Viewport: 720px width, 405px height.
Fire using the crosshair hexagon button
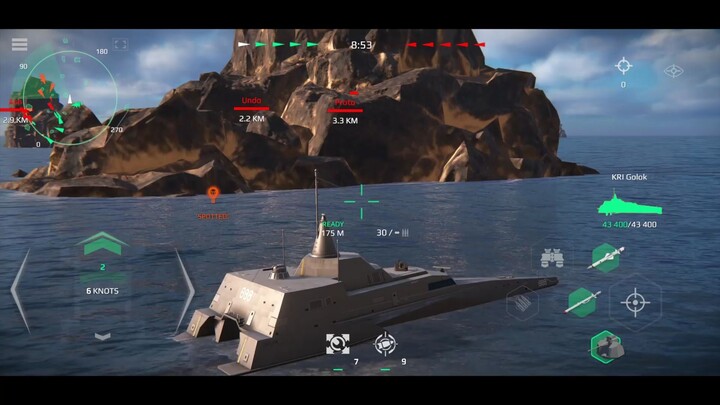[x=635, y=301]
